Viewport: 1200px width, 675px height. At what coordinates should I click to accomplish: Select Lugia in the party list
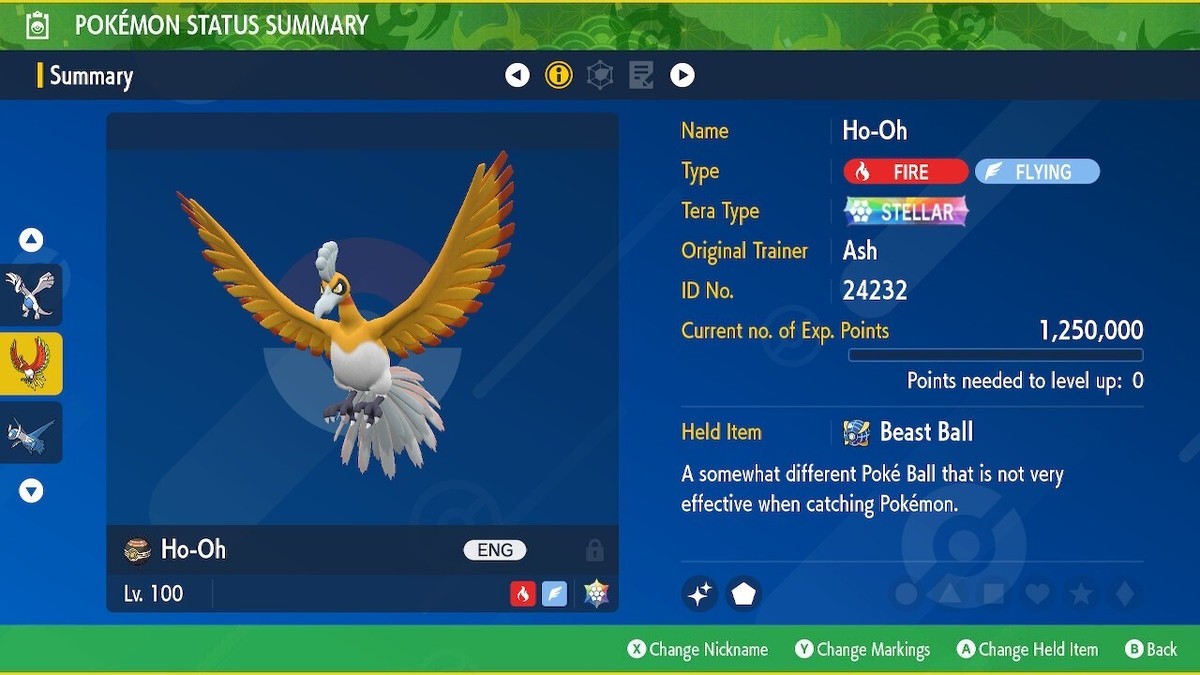31,295
